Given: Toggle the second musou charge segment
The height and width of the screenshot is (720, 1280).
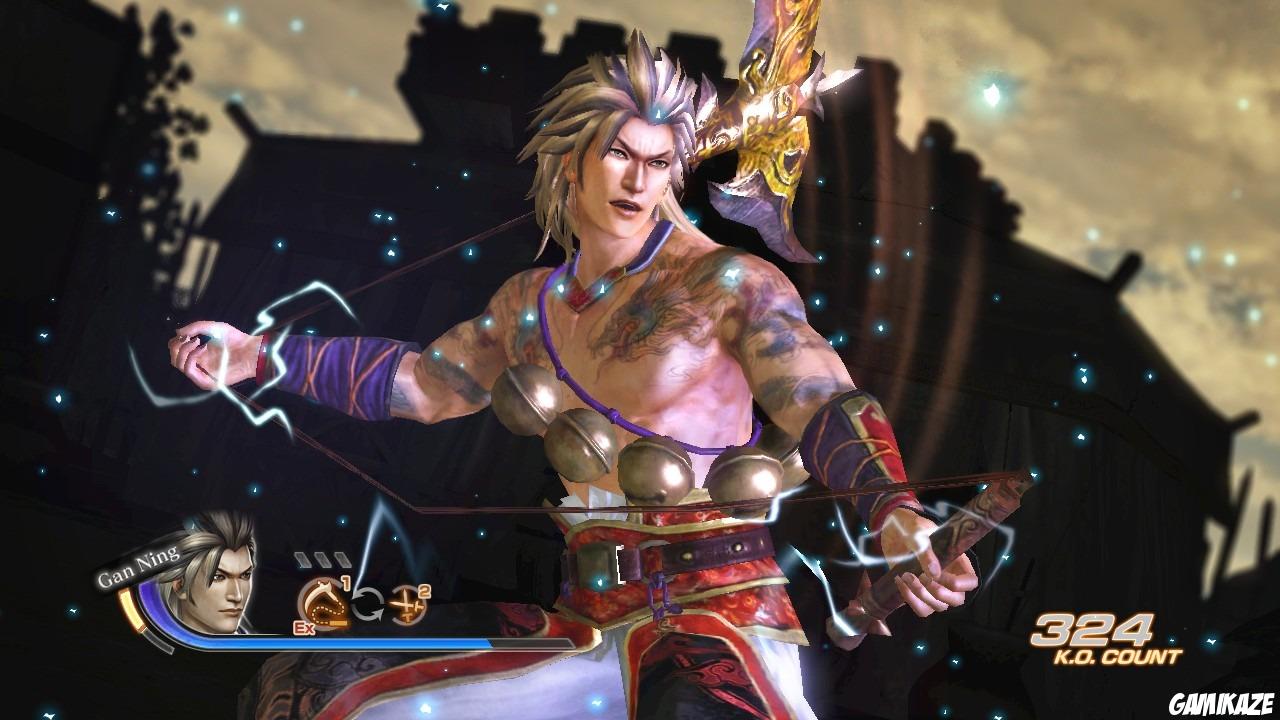Looking at the screenshot, I should click(323, 558).
